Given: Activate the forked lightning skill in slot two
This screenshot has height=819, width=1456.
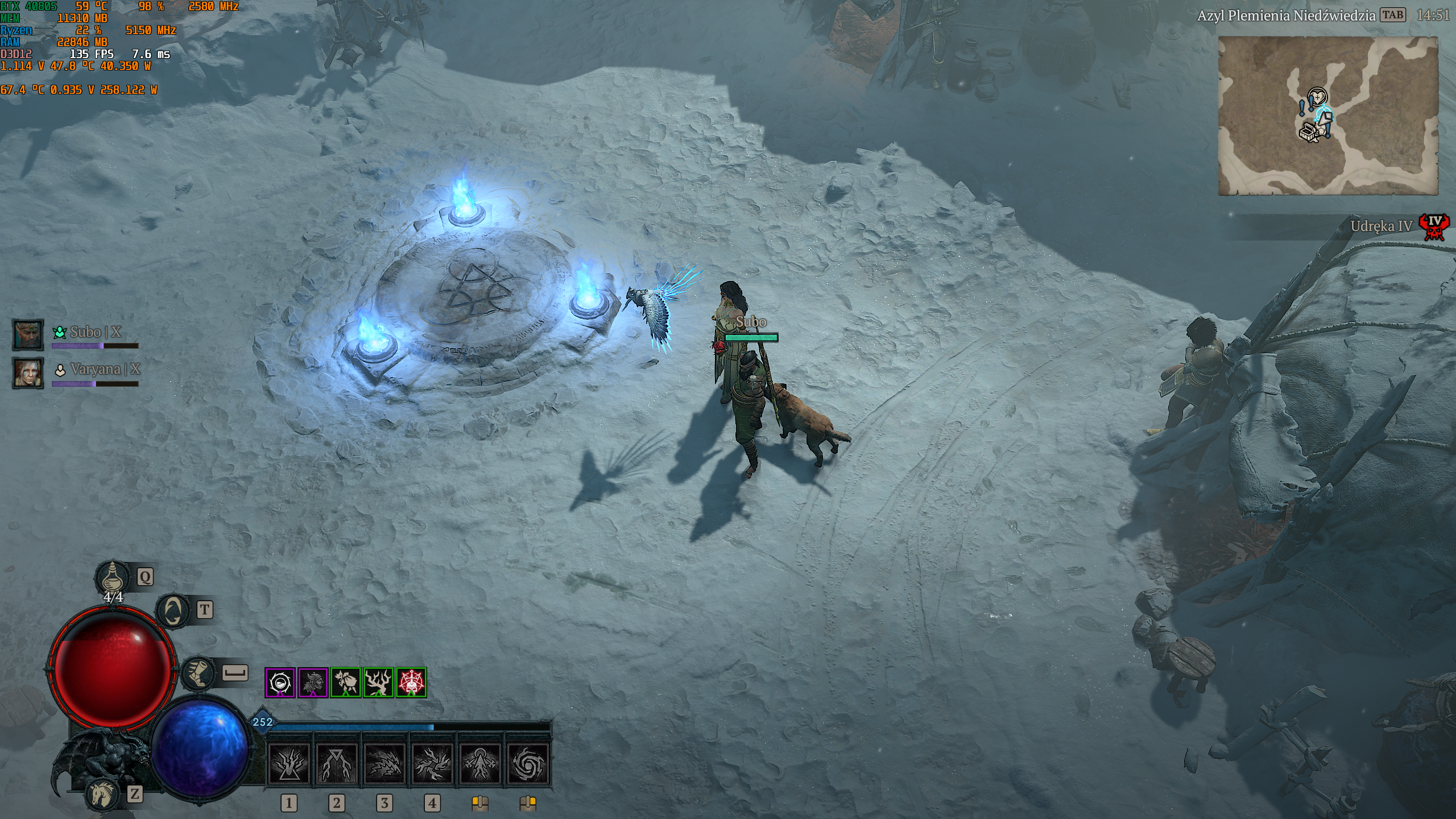Looking at the screenshot, I should [337, 763].
